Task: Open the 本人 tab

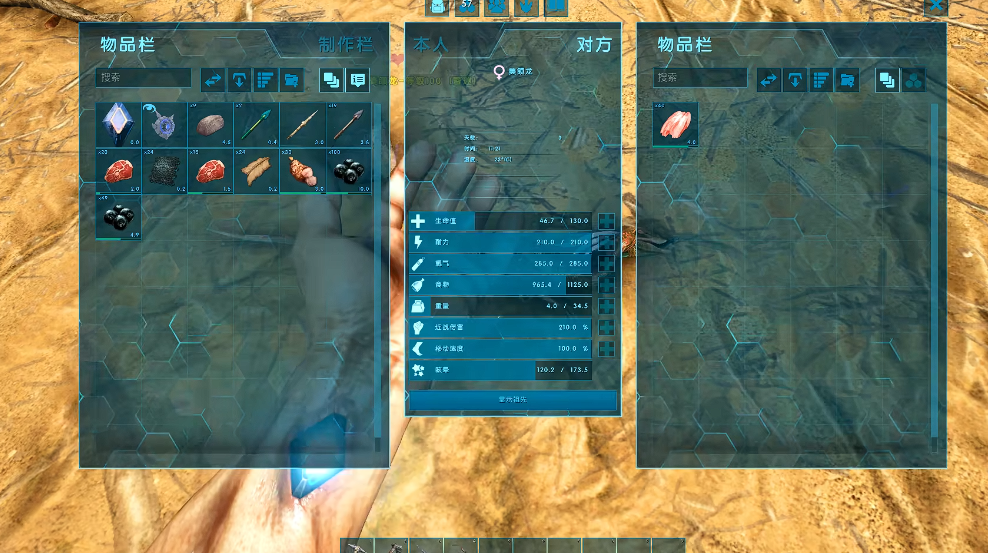Action: click(x=431, y=45)
